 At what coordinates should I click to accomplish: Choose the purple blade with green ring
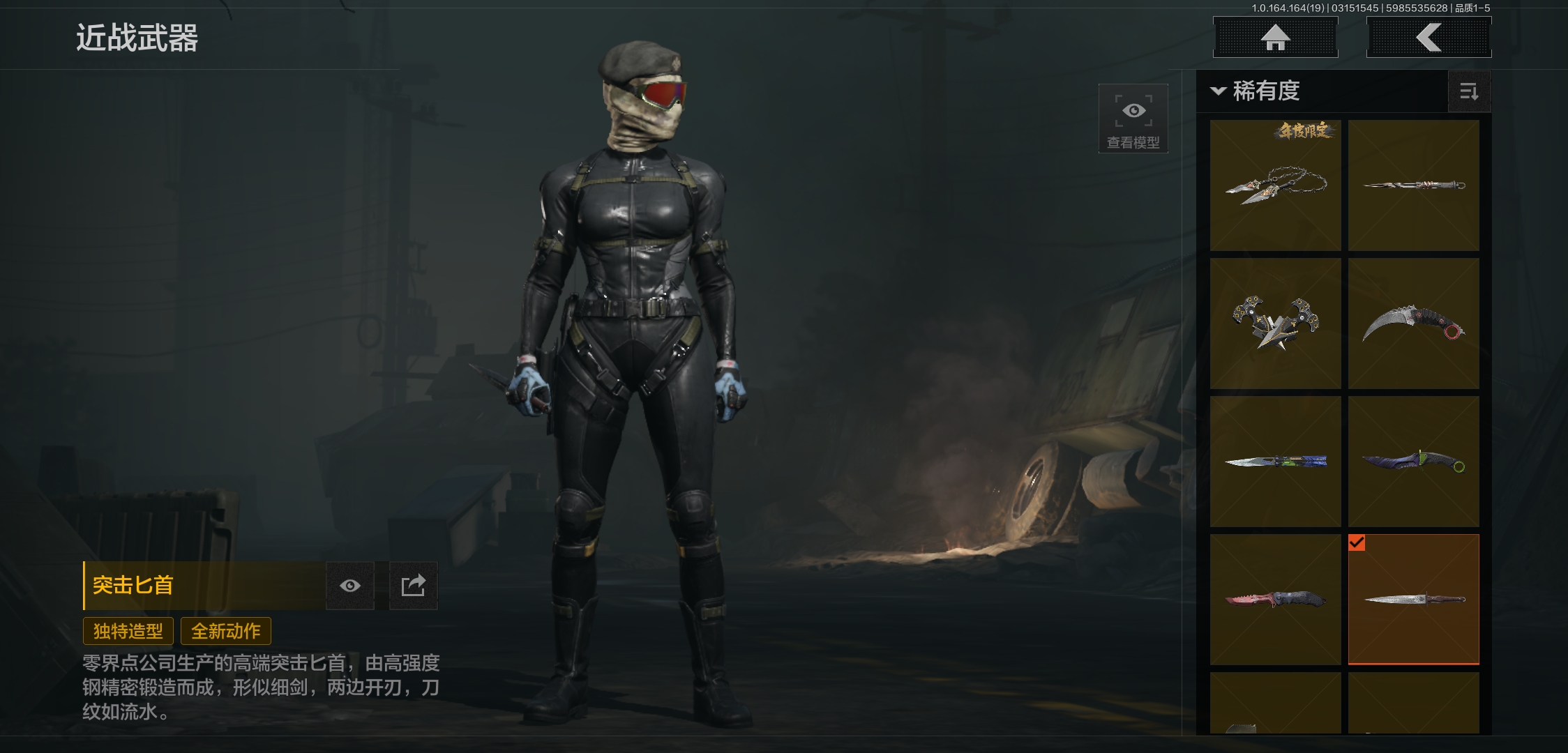click(1413, 462)
